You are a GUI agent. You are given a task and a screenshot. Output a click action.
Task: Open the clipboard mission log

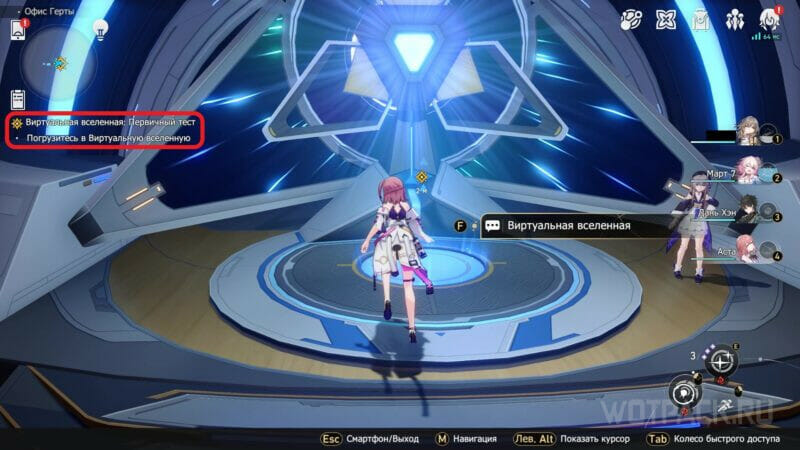click(17, 99)
